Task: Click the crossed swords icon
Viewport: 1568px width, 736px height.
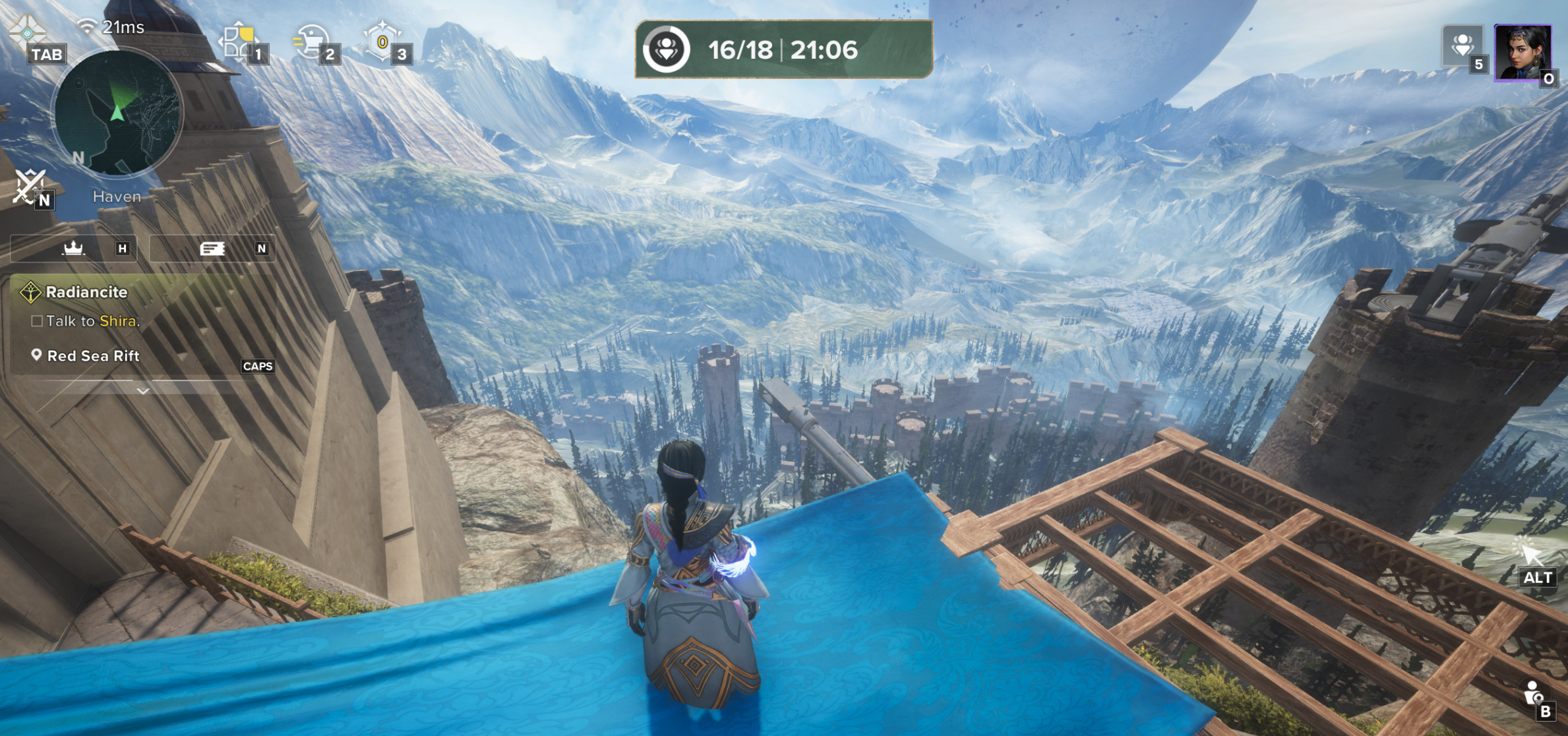Action: [x=29, y=185]
